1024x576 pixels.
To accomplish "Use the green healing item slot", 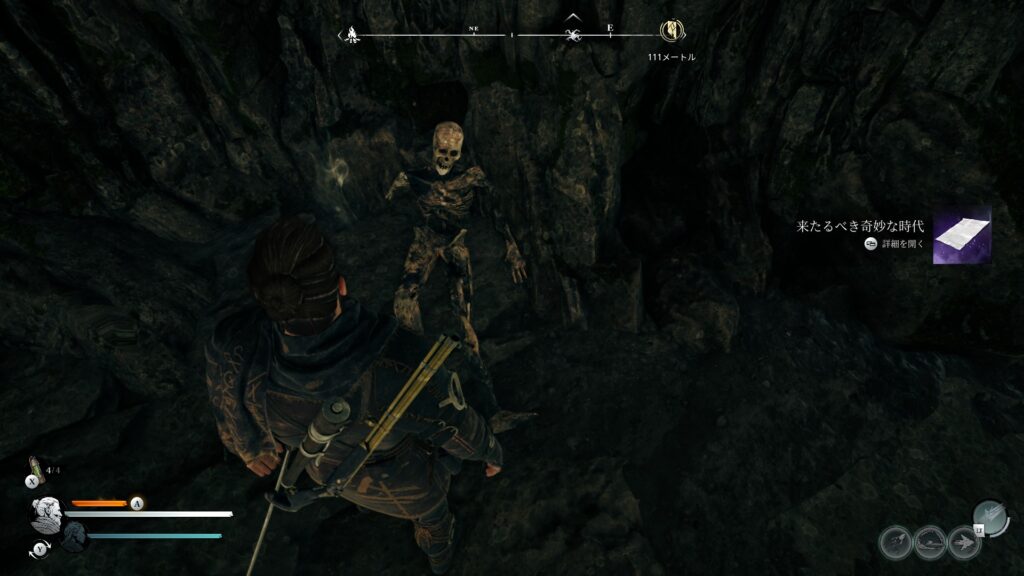I will pyautogui.click(x=35, y=466).
